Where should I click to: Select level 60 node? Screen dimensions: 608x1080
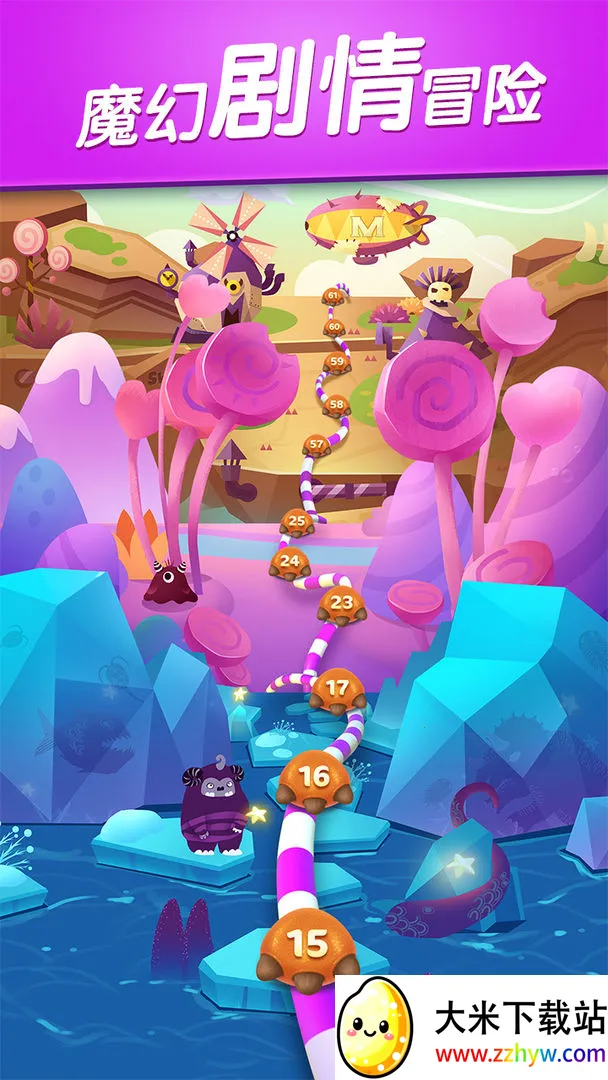click(334, 327)
